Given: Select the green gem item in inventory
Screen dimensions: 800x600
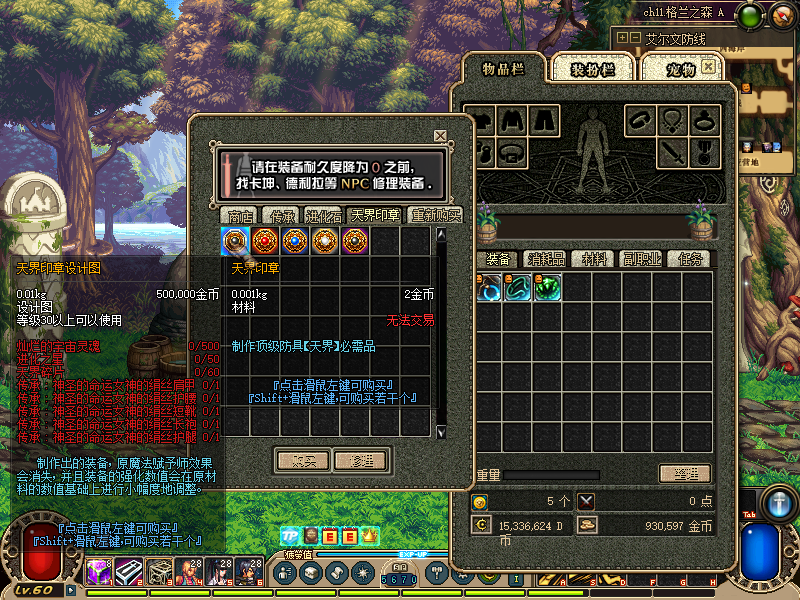Looking at the screenshot, I should 546,288.
